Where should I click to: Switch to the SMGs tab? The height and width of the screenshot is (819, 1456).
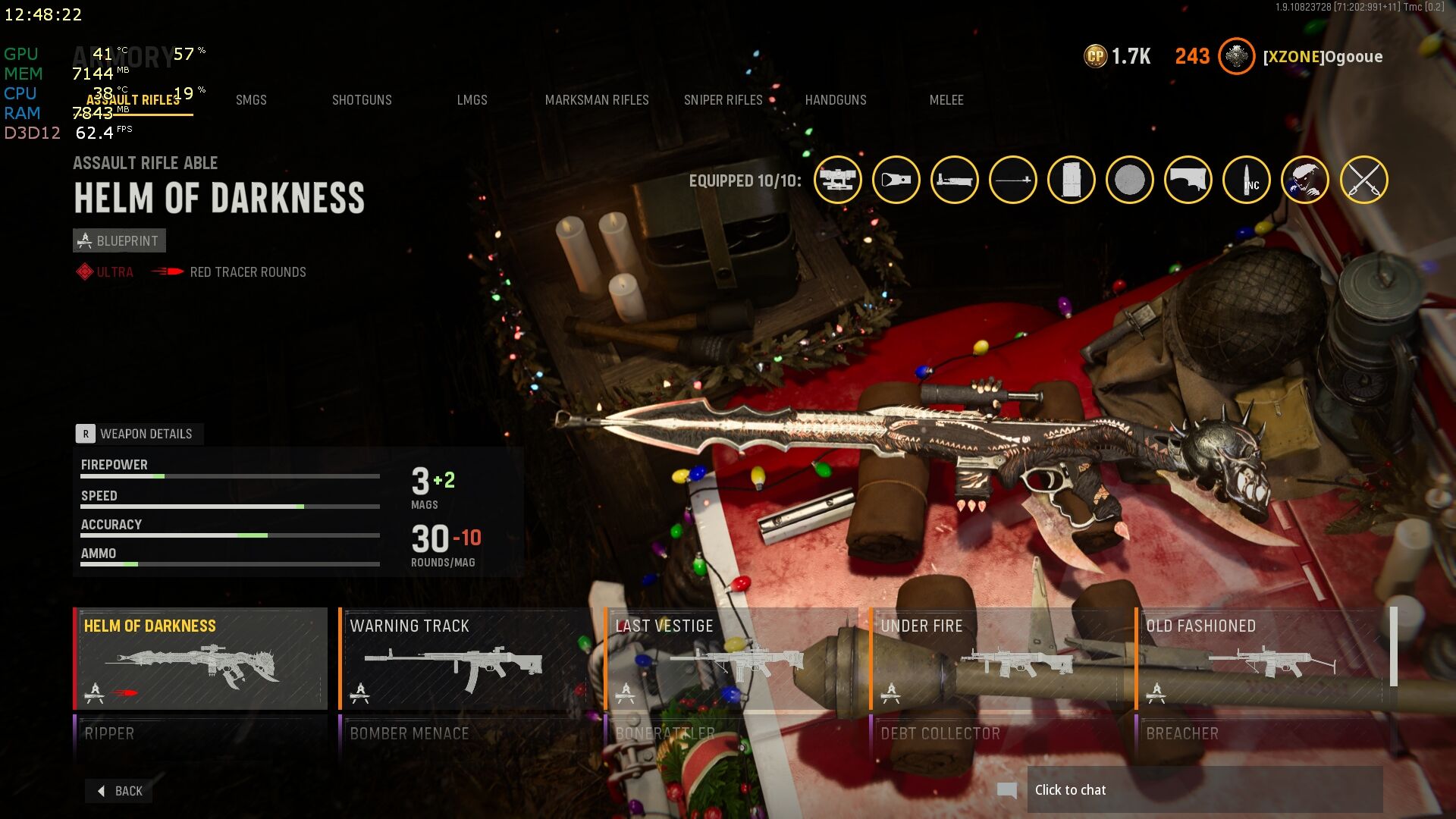[251, 100]
